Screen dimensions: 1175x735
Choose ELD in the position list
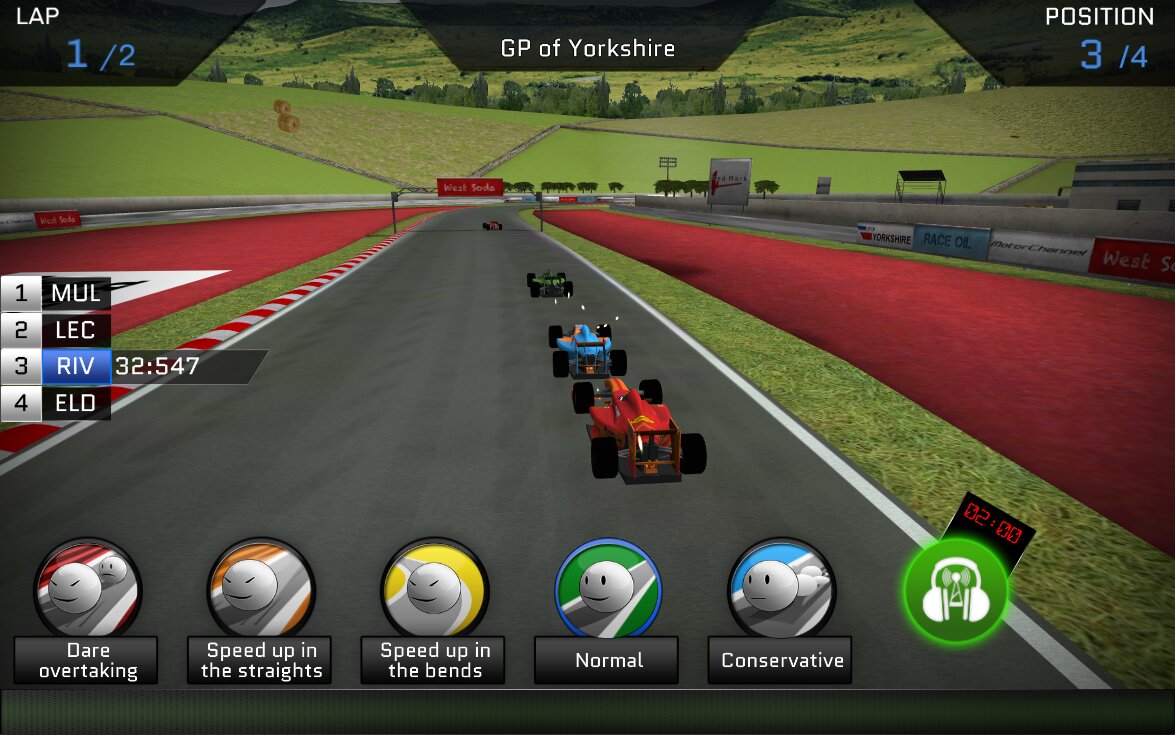(57, 403)
